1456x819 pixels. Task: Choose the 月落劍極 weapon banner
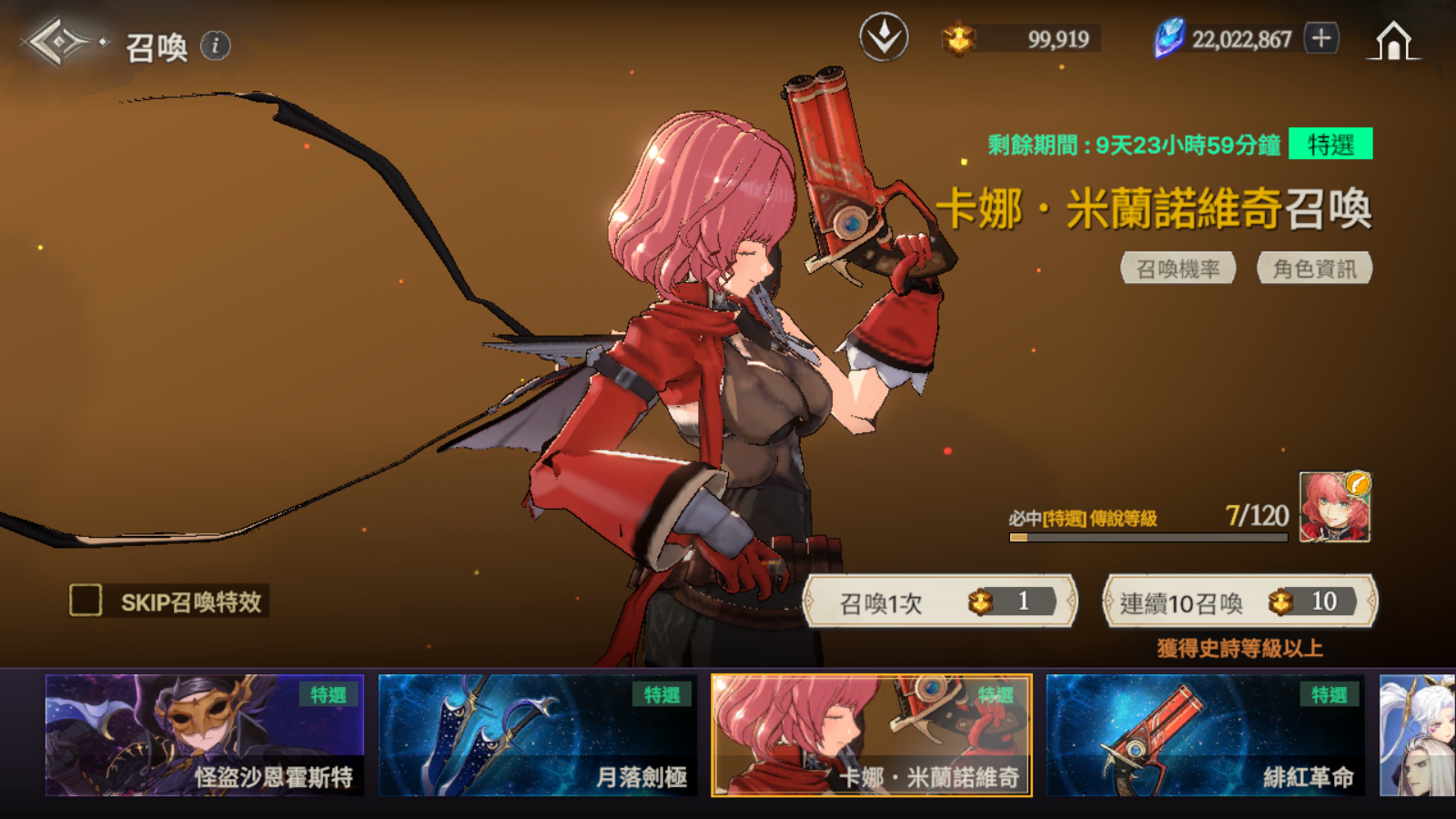pyautogui.click(x=538, y=735)
